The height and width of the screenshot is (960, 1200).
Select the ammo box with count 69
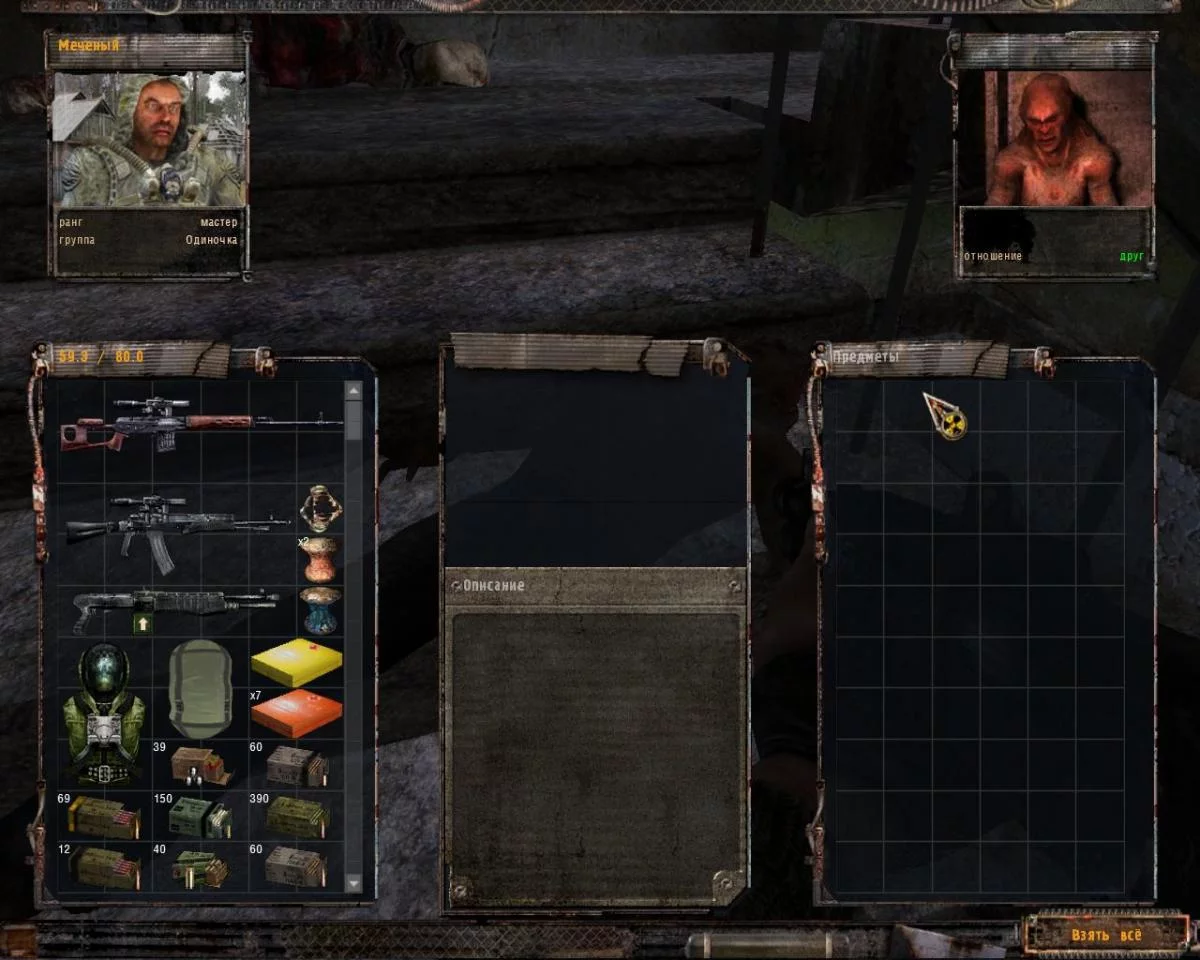point(102,816)
